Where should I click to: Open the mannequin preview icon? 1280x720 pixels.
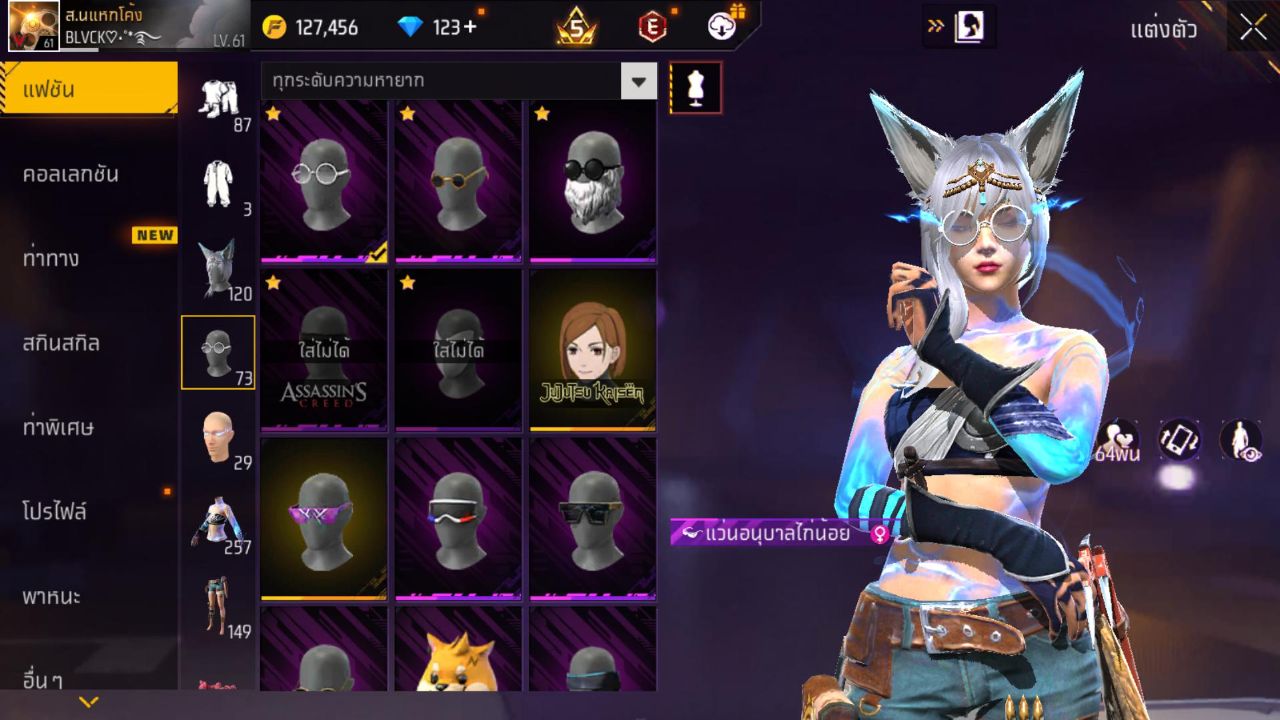pos(694,87)
